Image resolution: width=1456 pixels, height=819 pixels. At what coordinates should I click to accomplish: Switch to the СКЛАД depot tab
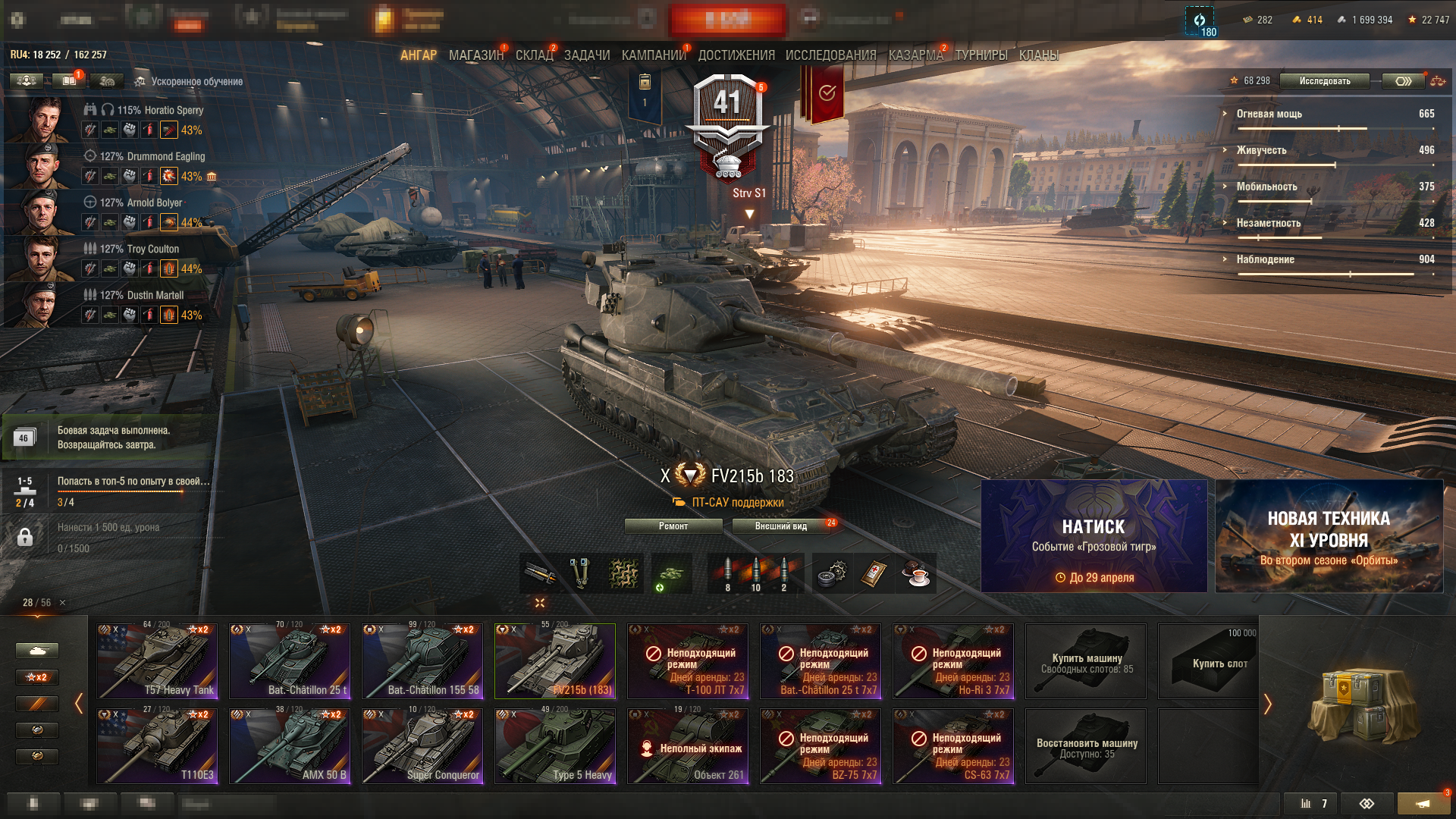[534, 55]
